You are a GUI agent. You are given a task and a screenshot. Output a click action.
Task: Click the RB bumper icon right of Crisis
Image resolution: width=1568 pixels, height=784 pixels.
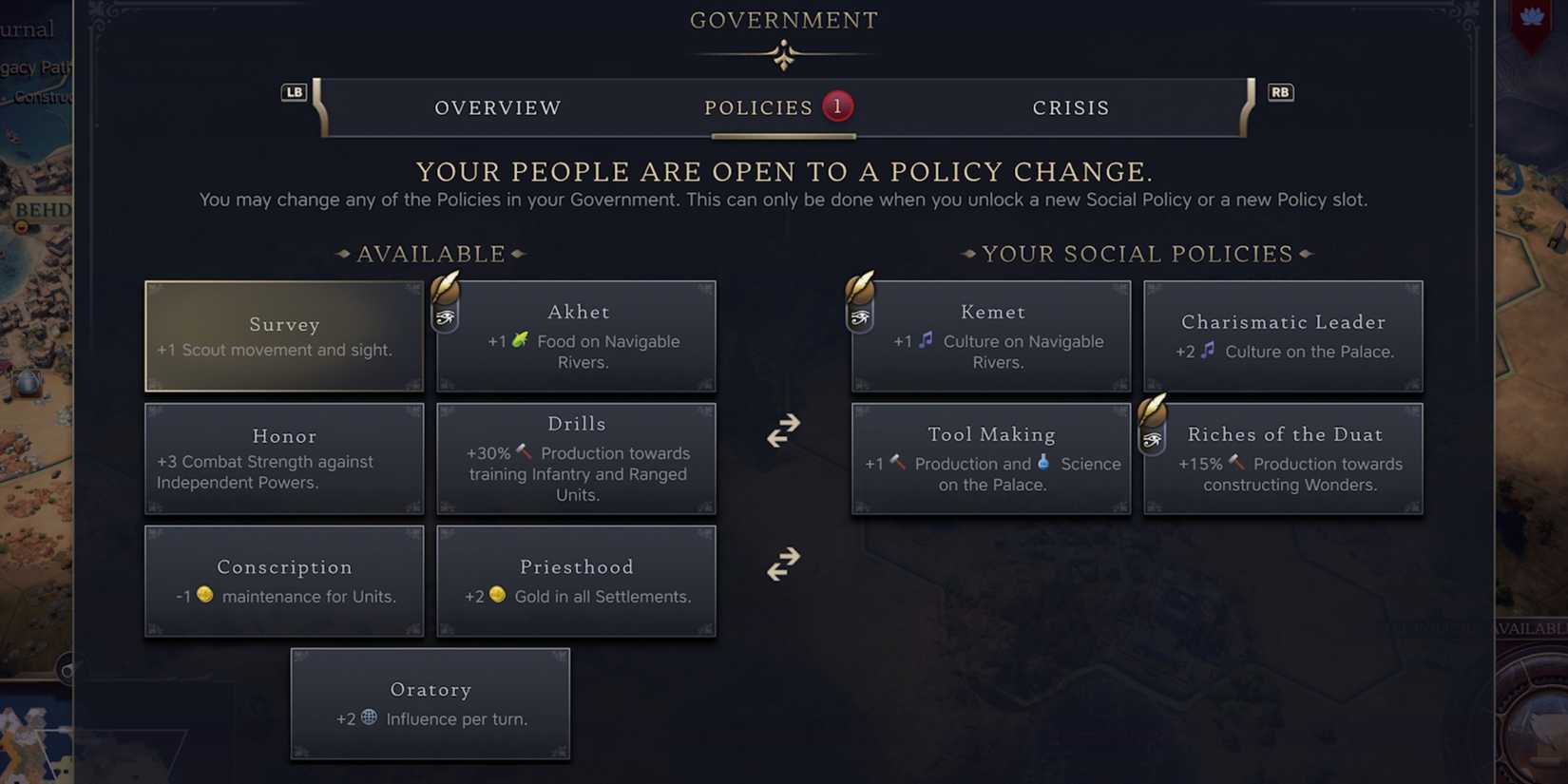[x=1280, y=92]
